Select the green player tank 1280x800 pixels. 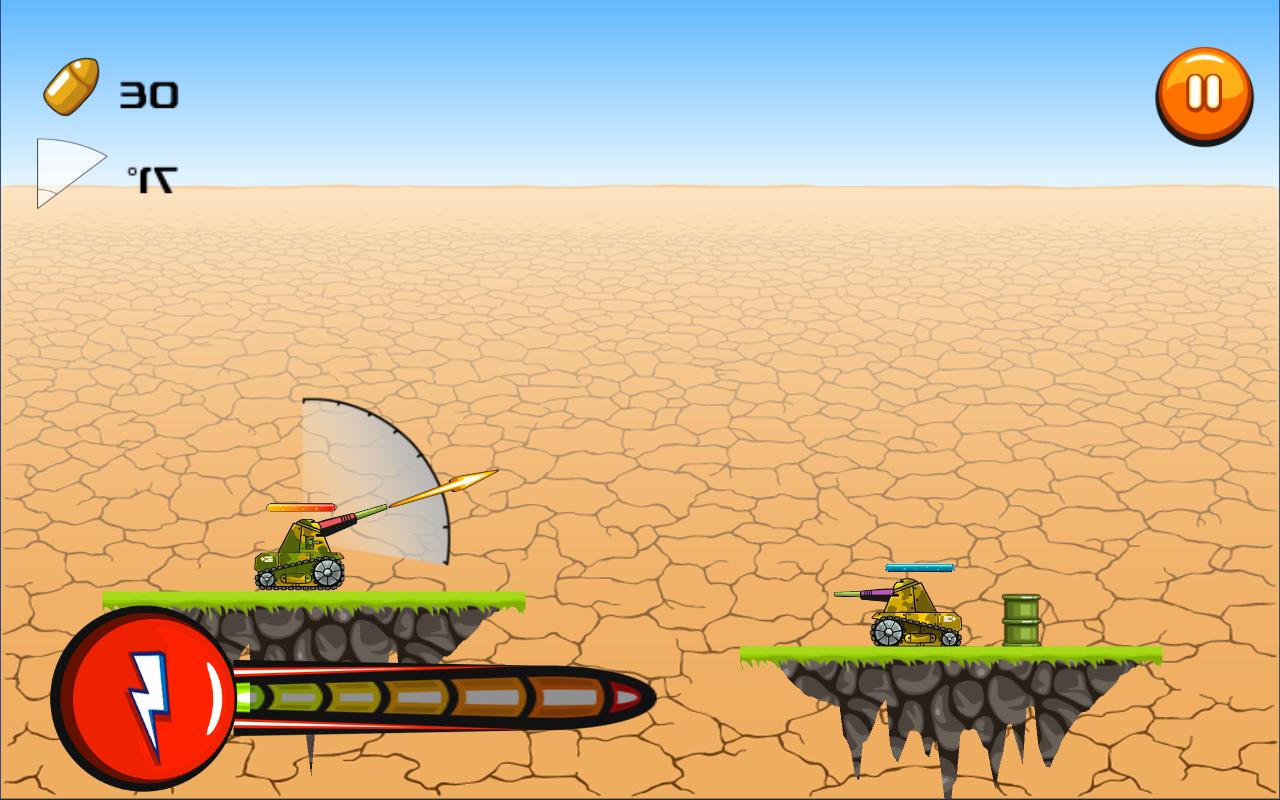coord(300,565)
